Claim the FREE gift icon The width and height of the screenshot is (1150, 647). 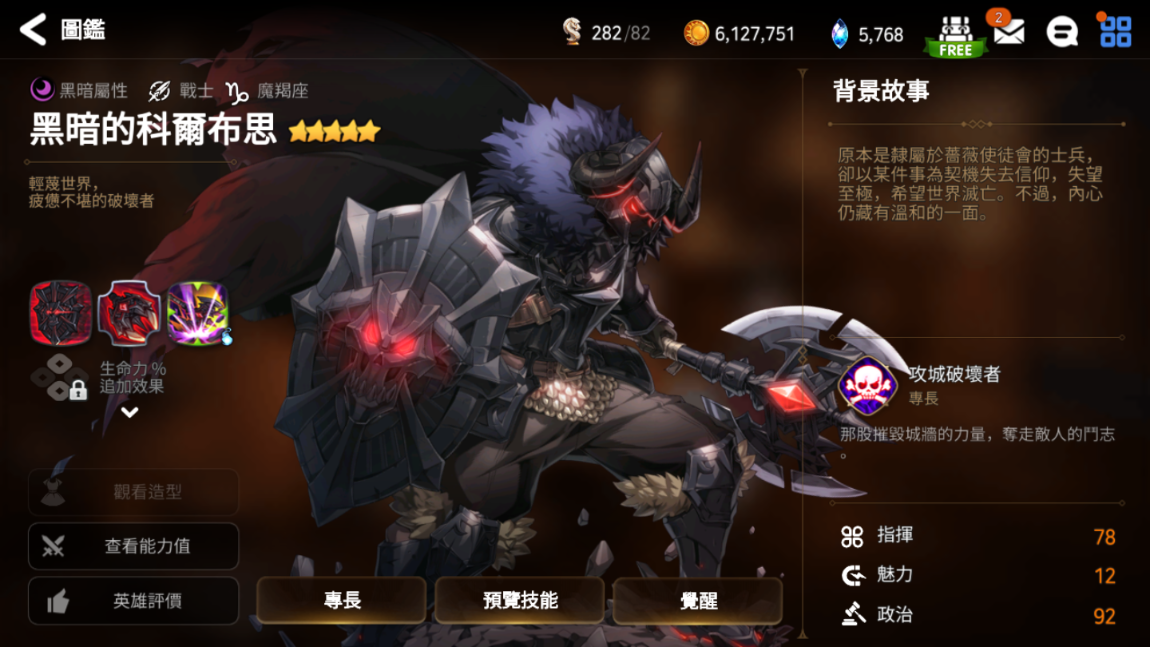pos(955,35)
